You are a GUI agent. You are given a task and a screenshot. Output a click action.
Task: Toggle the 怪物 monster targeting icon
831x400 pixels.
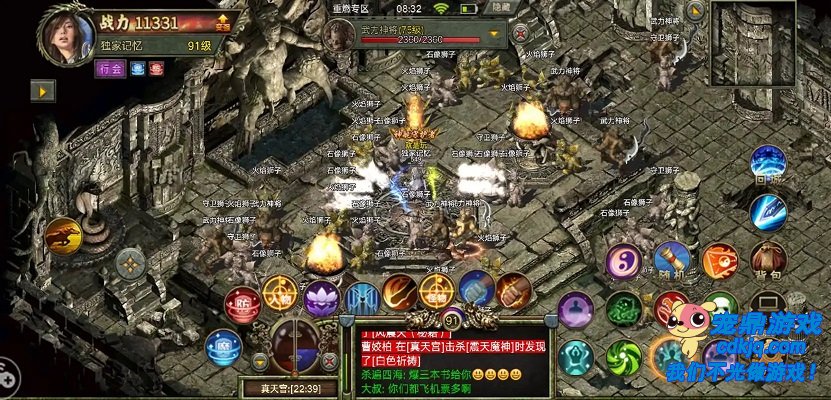(x=438, y=293)
